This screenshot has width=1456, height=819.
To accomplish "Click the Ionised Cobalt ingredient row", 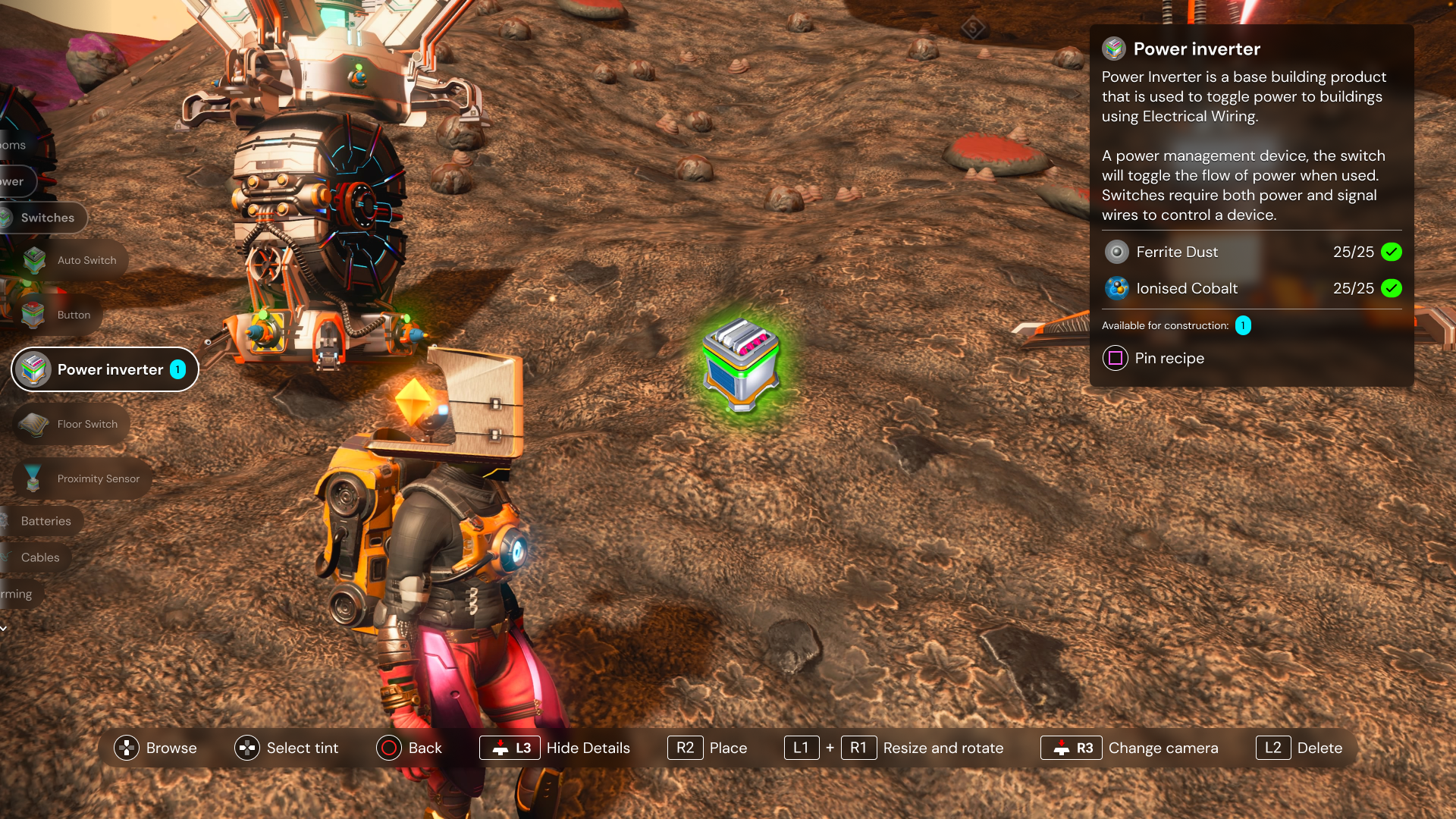I will tap(1251, 288).
